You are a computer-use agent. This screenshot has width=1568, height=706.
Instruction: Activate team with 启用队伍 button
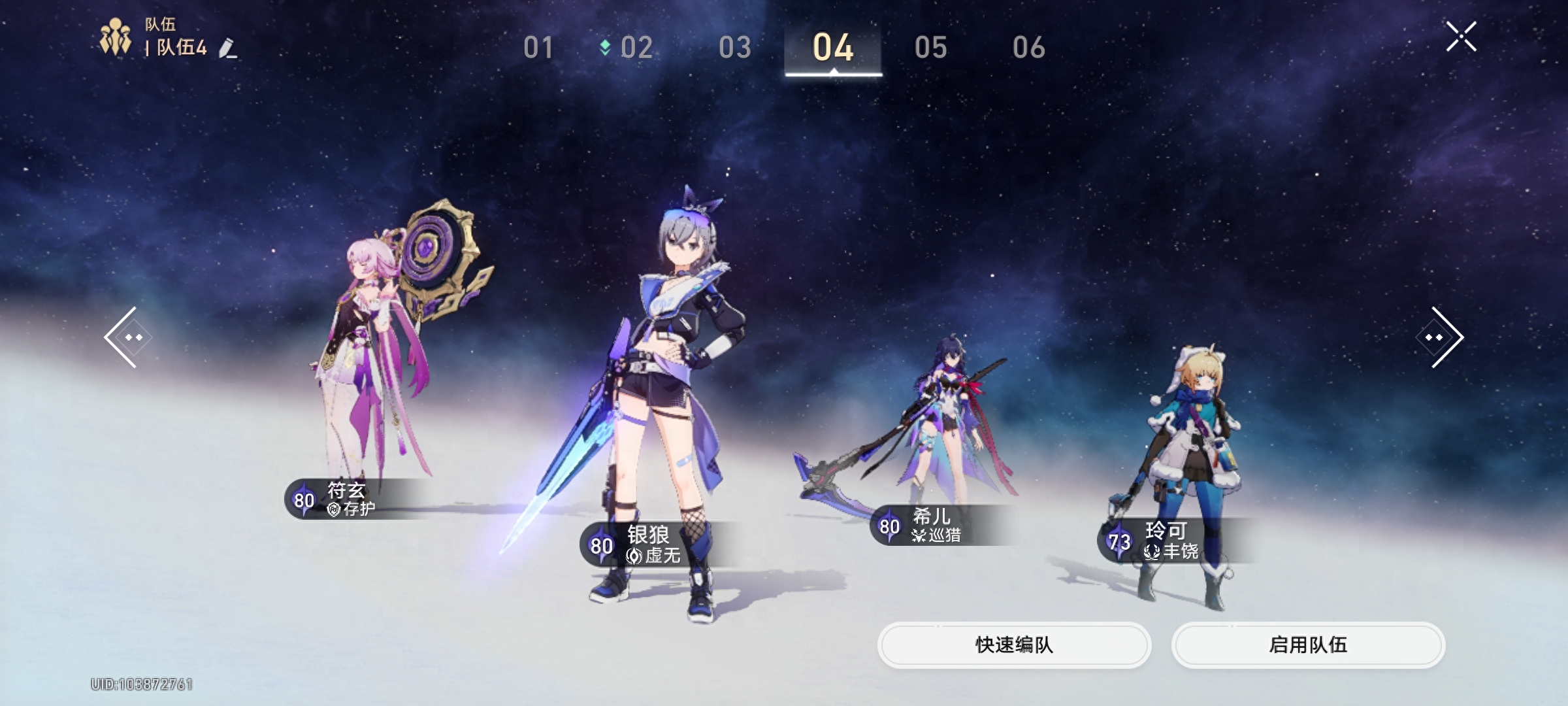coord(1308,645)
